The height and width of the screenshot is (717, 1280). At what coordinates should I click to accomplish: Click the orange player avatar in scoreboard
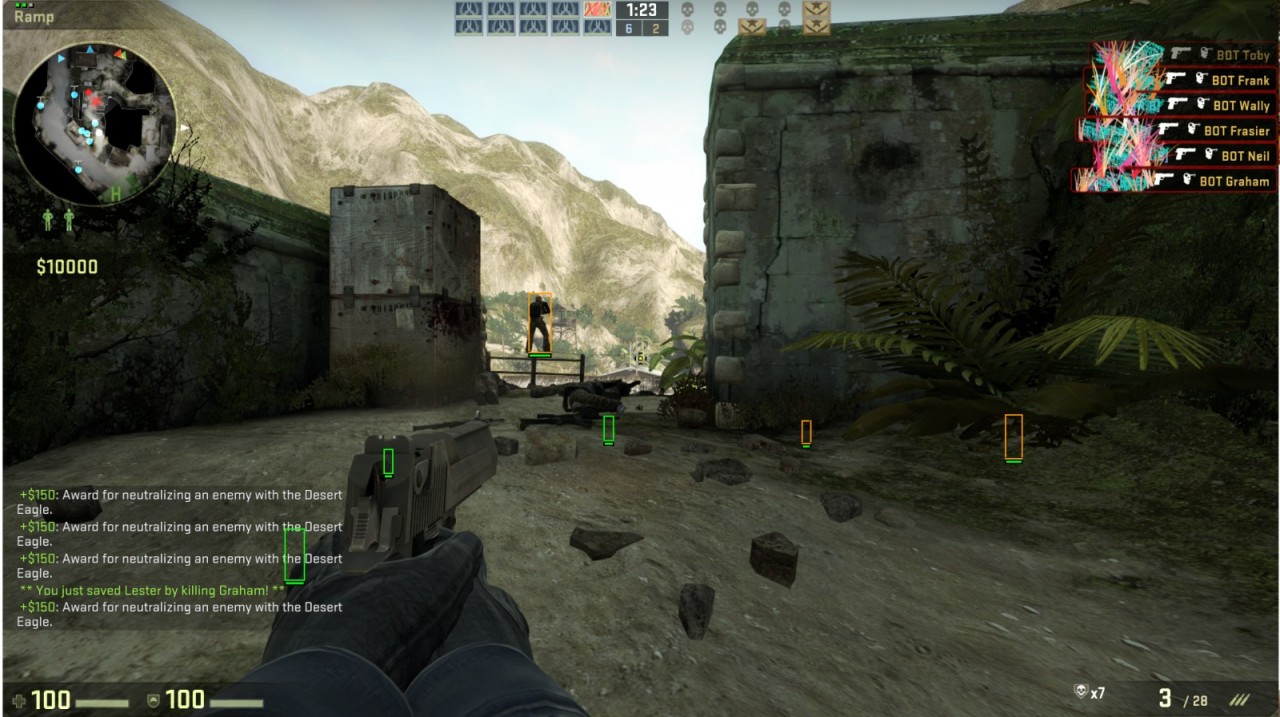coord(596,9)
